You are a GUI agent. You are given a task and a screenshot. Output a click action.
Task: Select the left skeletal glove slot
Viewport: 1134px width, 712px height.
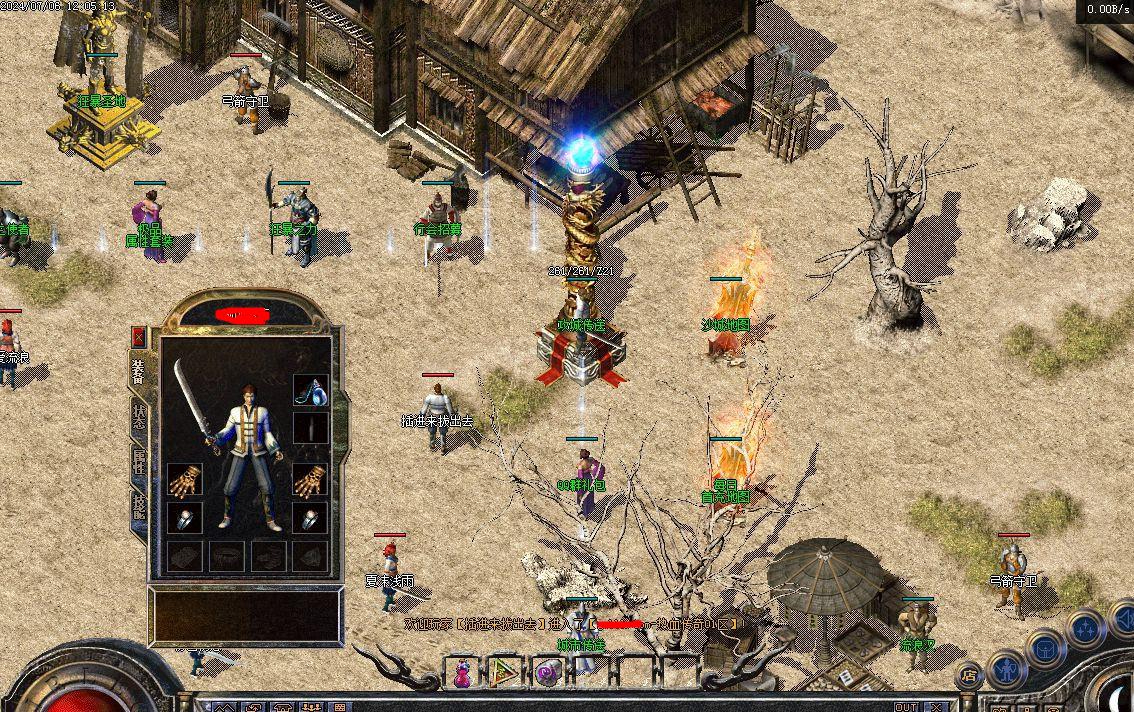(185, 480)
